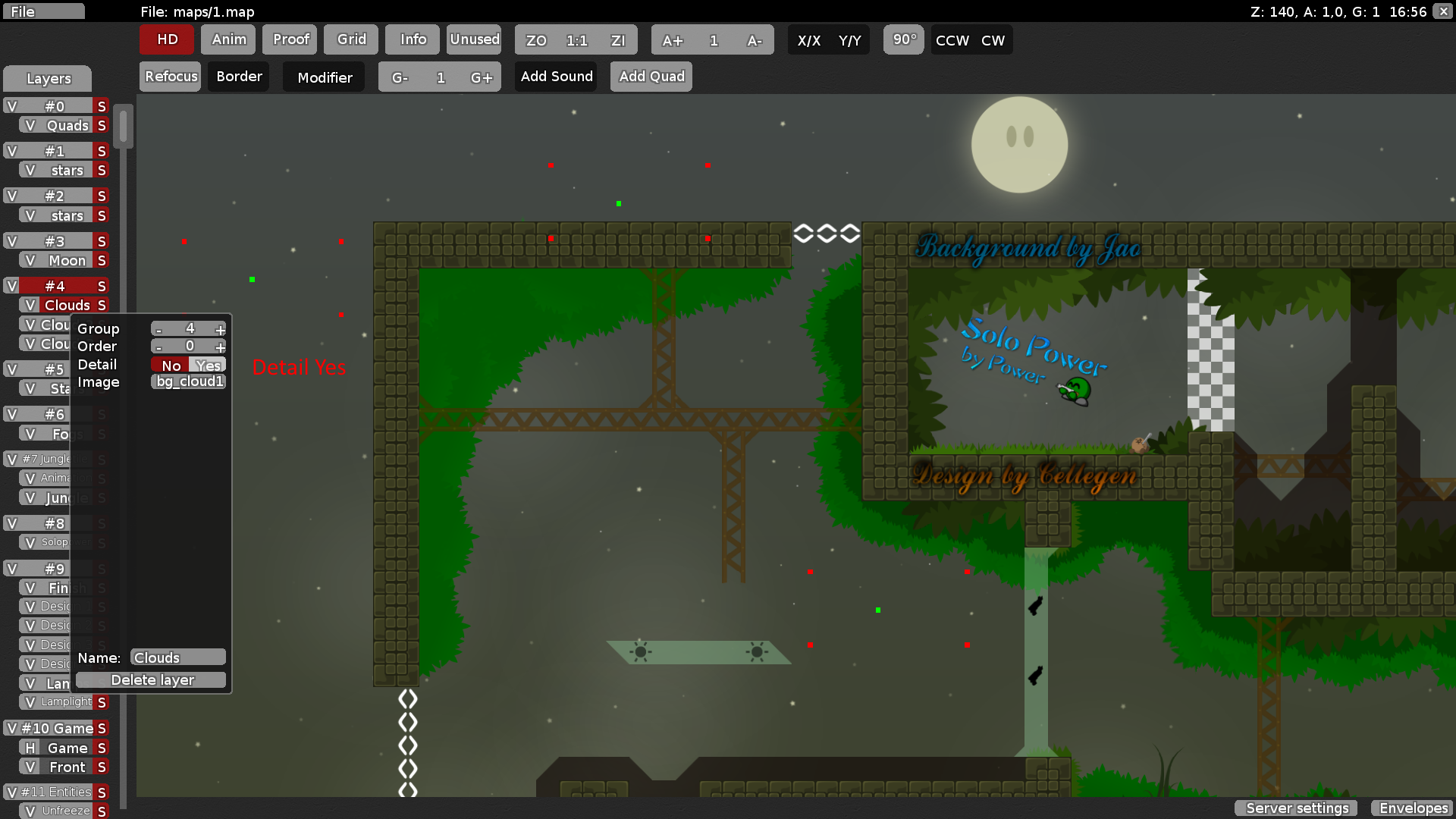Toggle the HD button
Viewport: 1456px width, 819px height.
167,39
